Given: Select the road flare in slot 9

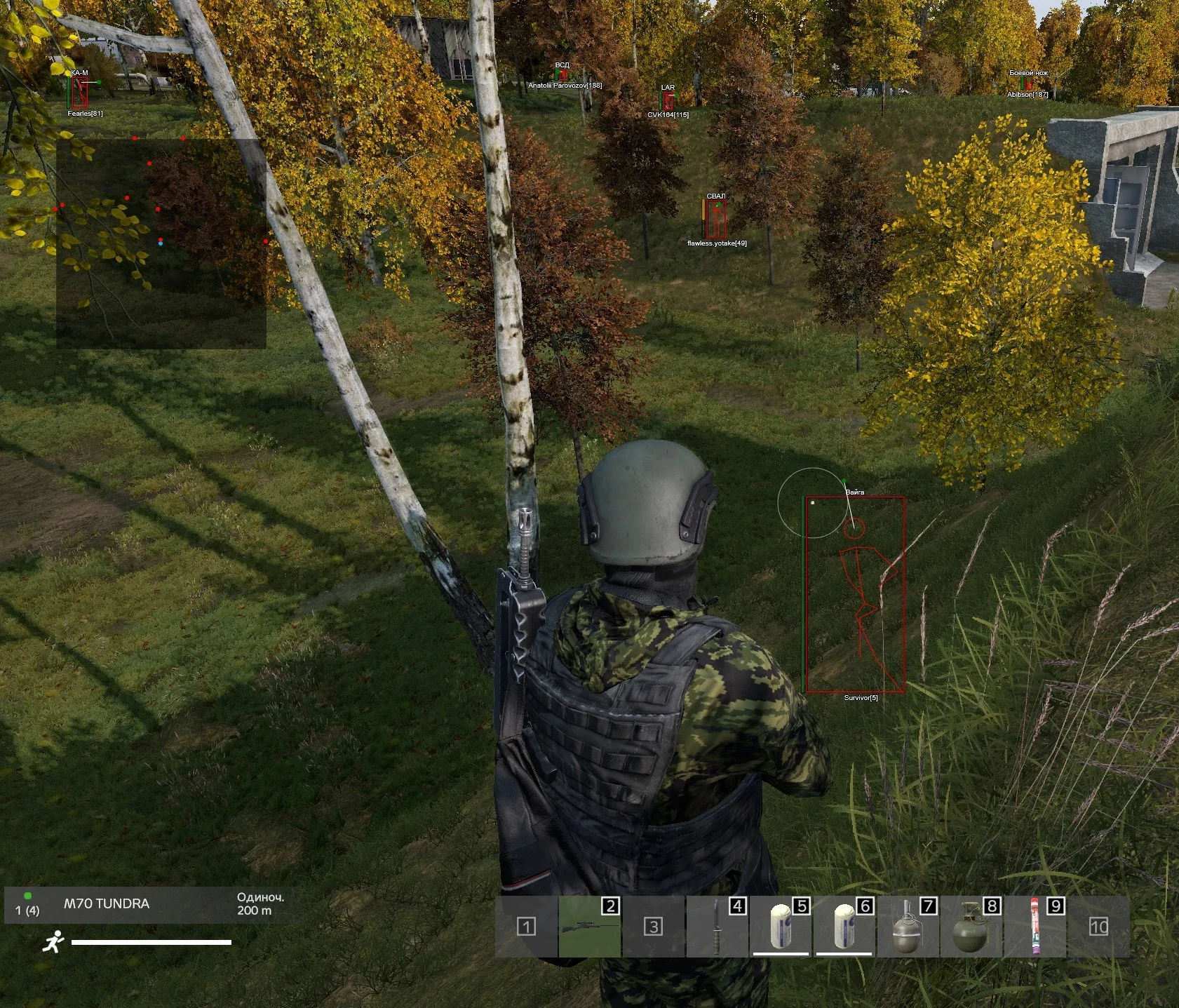Looking at the screenshot, I should [1035, 927].
